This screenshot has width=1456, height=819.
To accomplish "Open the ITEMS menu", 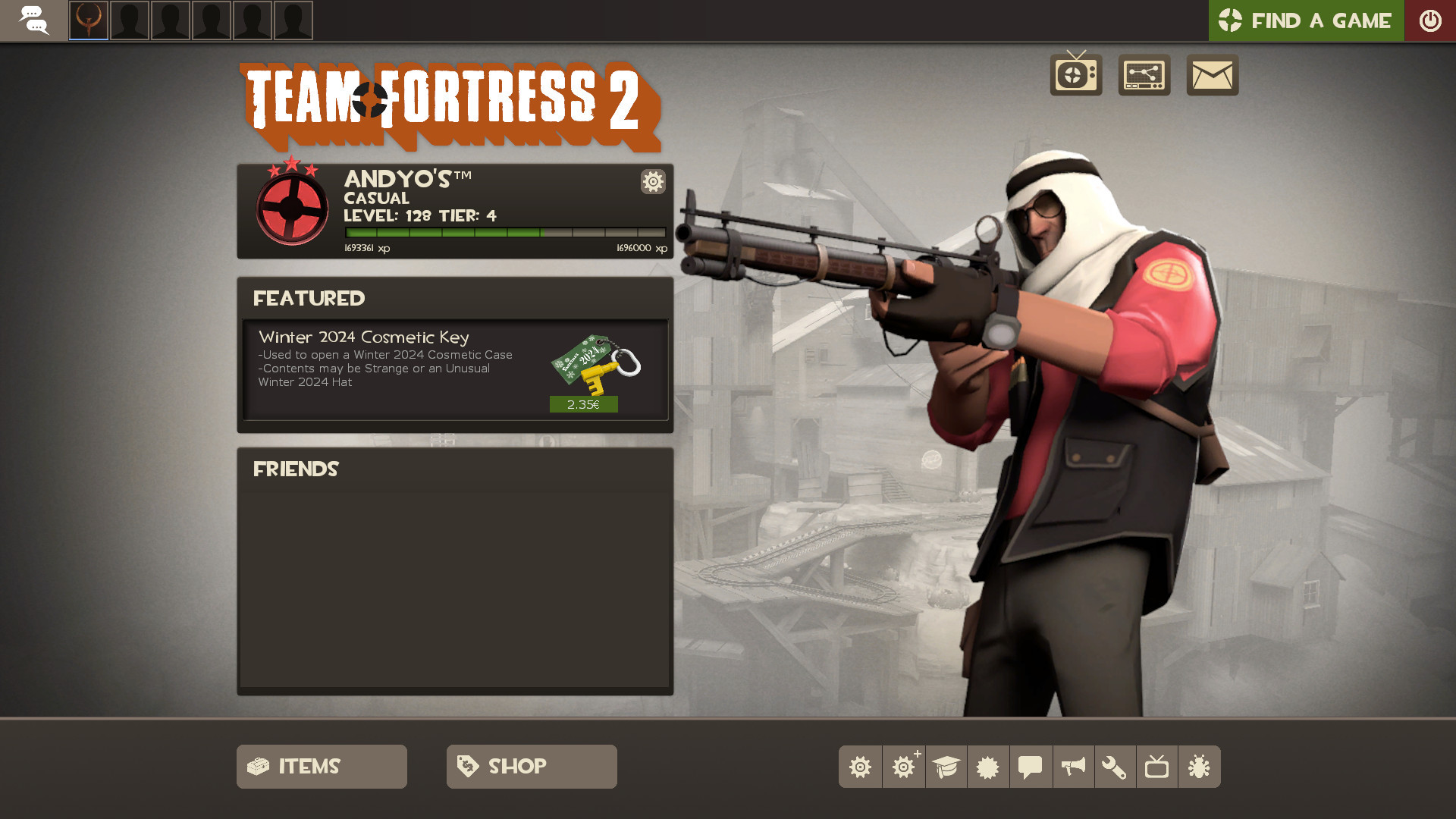I will pos(321,767).
